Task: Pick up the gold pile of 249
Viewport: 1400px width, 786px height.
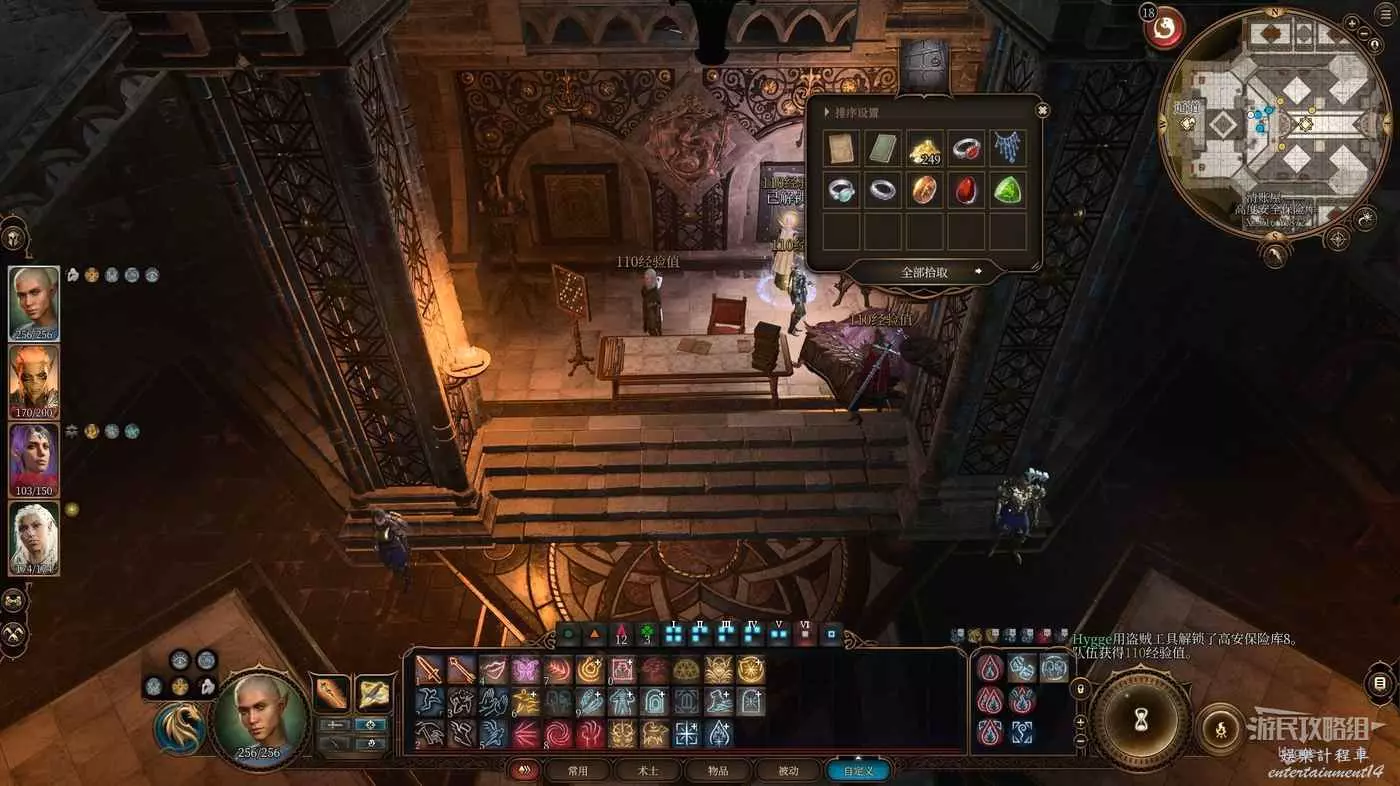Action: [x=925, y=149]
